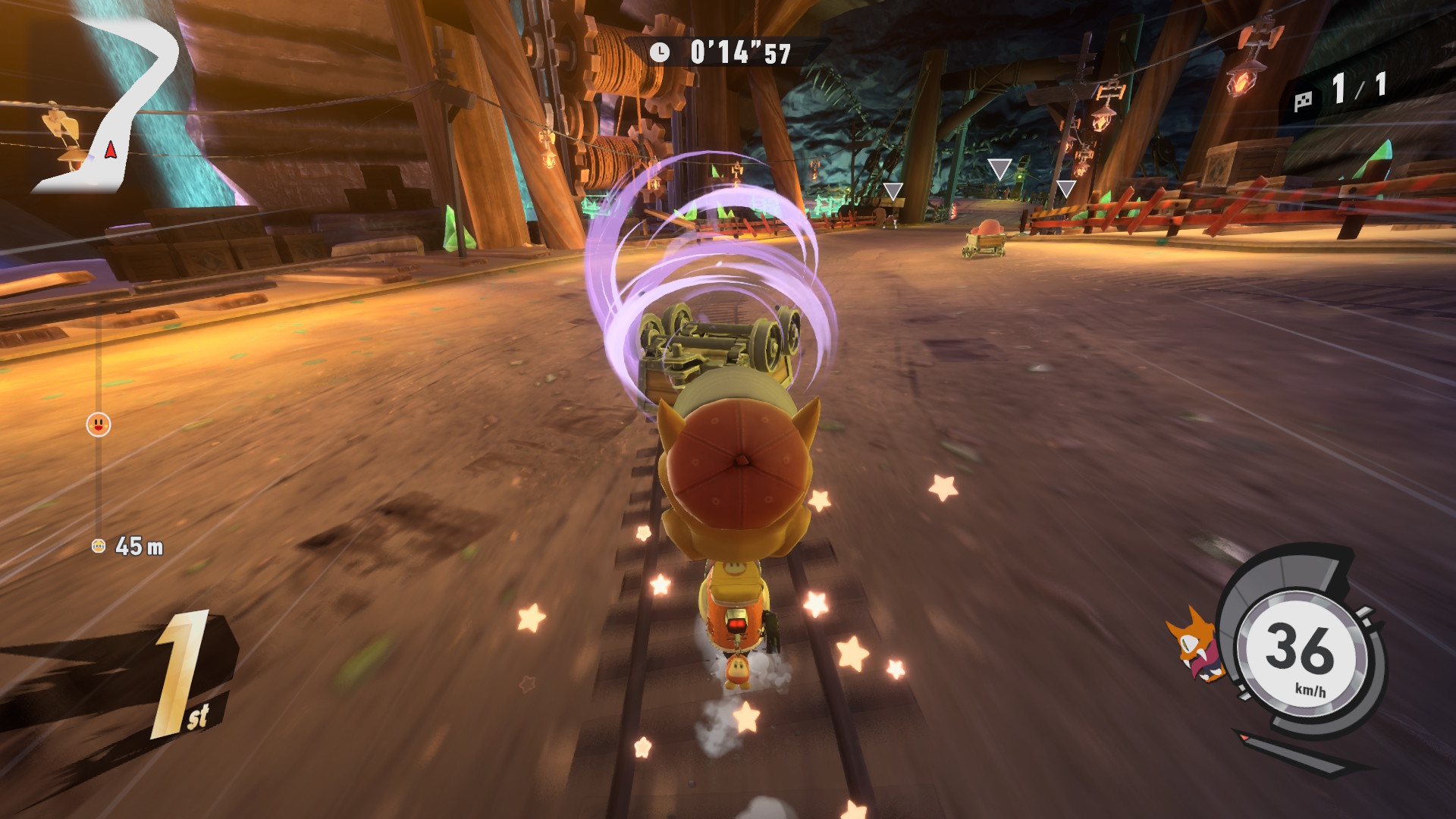Viewport: 1456px width, 819px height.
Task: Select the red player arrow on the minimap
Action: (111, 149)
